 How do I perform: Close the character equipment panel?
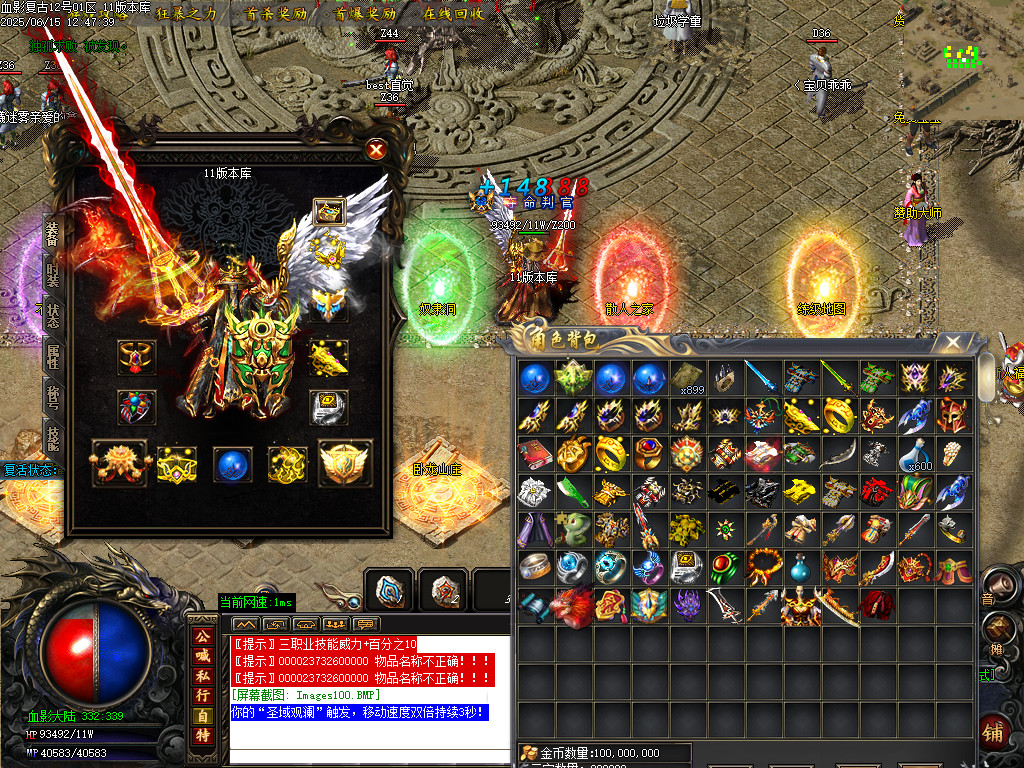pyautogui.click(x=376, y=150)
